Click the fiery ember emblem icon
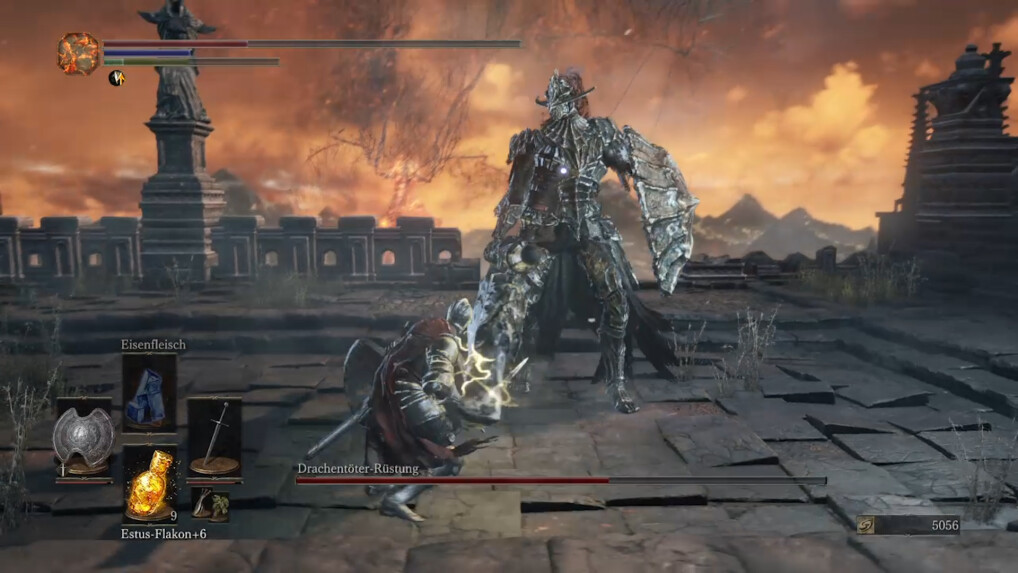Screen dimensions: 1018x573 [x=78, y=54]
